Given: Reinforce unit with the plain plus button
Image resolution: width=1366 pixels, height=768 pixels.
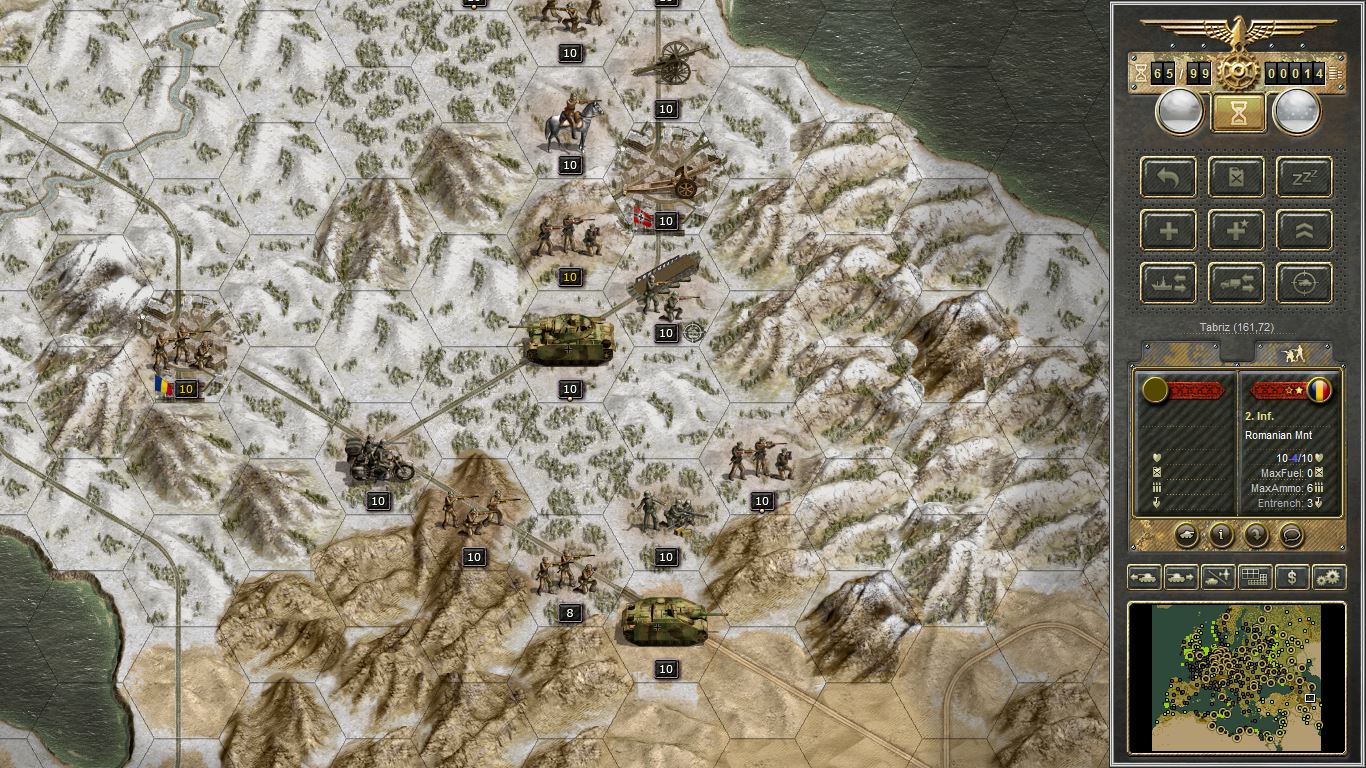Looking at the screenshot, I should coord(1168,230).
